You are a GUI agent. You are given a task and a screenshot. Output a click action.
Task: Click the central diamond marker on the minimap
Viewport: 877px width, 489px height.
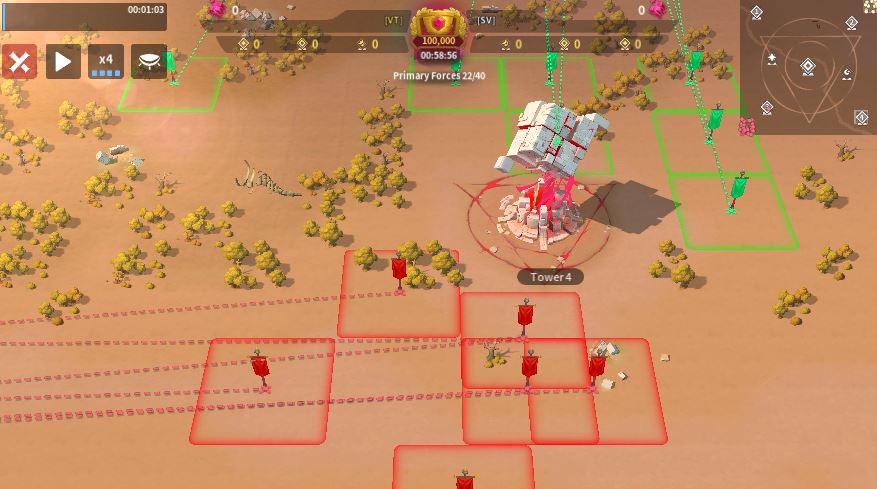click(x=808, y=67)
